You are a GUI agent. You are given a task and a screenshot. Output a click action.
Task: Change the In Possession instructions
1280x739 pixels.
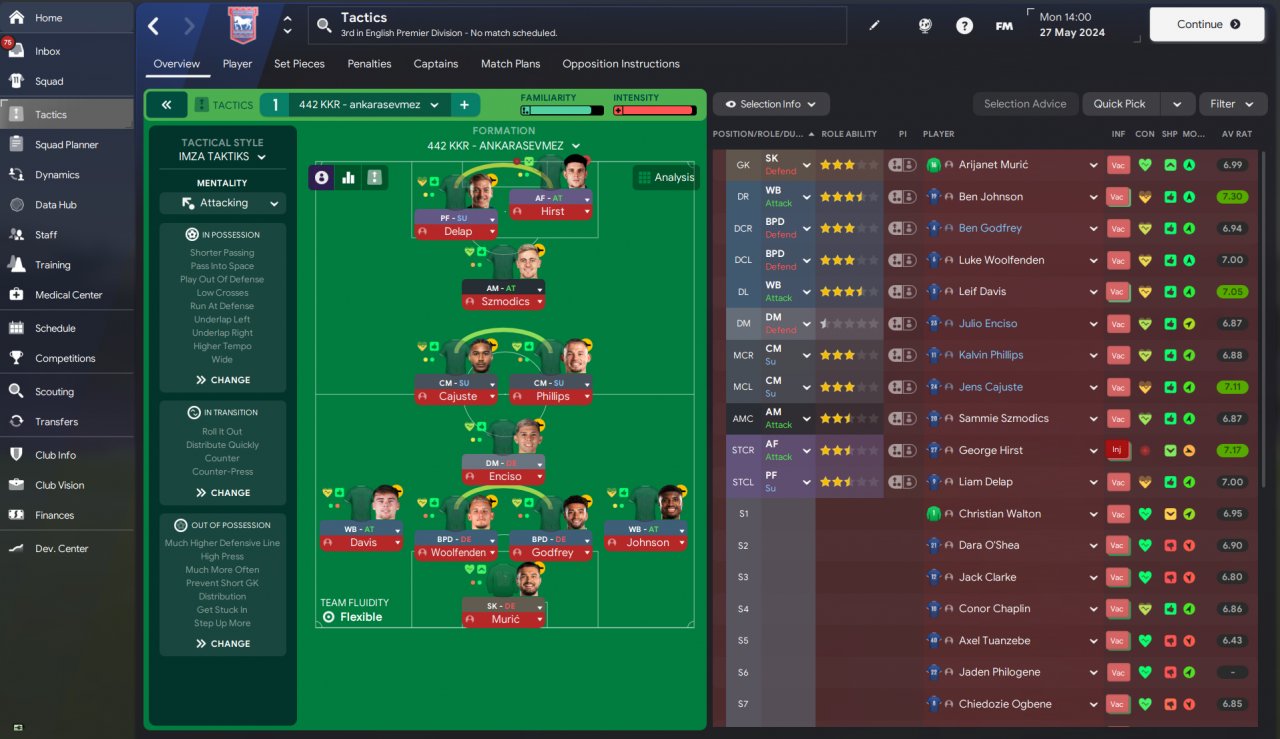[x=223, y=380]
